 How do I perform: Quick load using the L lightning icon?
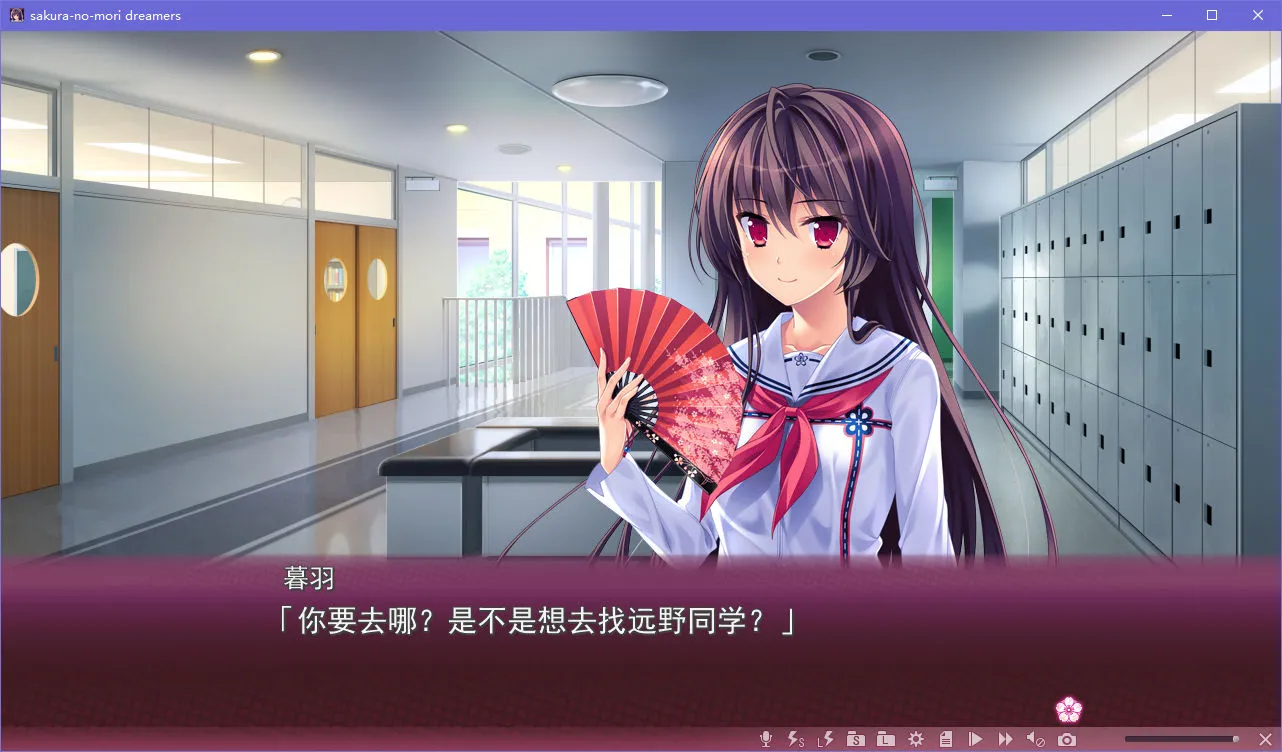(826, 739)
